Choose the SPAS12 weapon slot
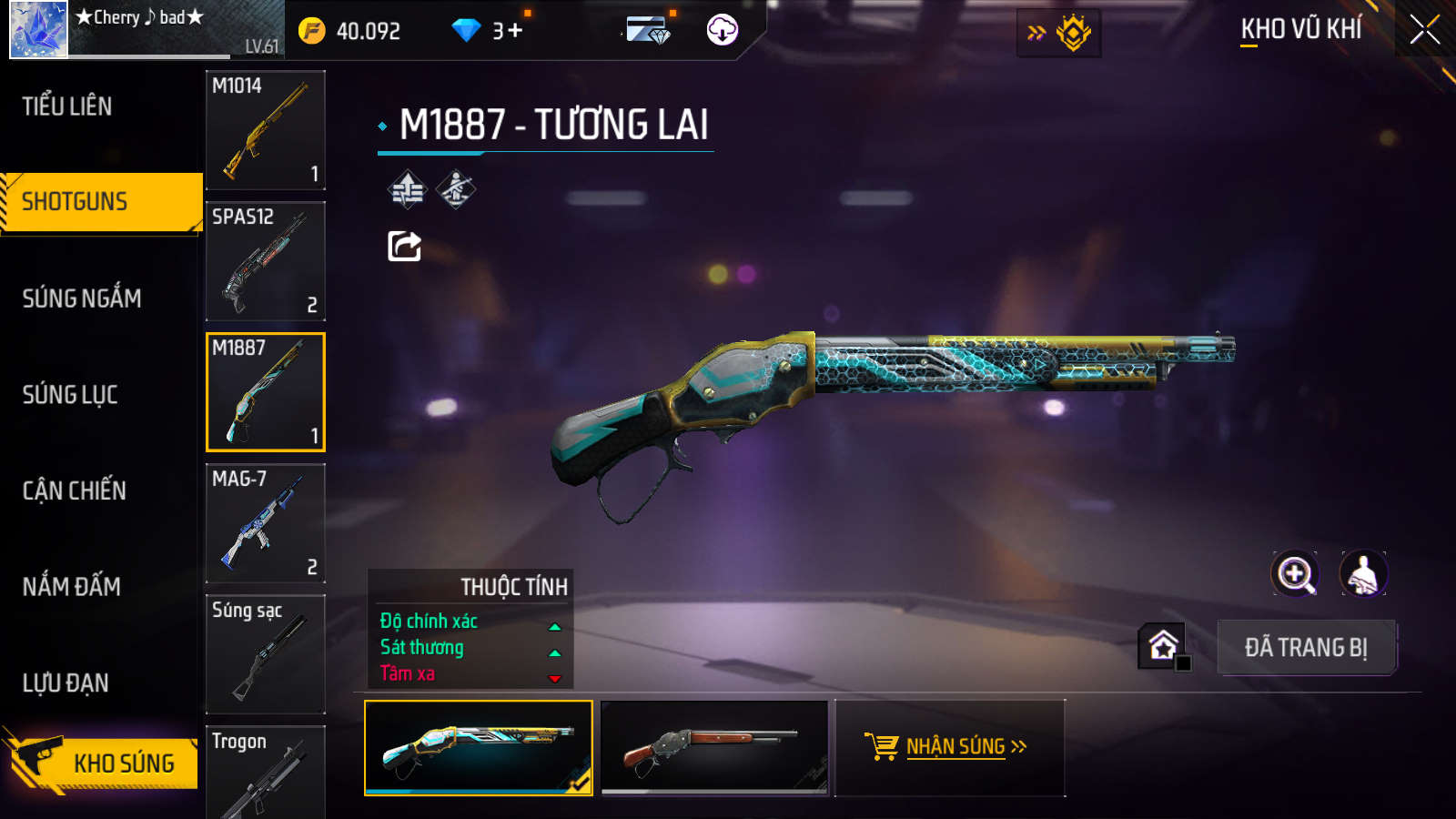1456x819 pixels. click(266, 261)
